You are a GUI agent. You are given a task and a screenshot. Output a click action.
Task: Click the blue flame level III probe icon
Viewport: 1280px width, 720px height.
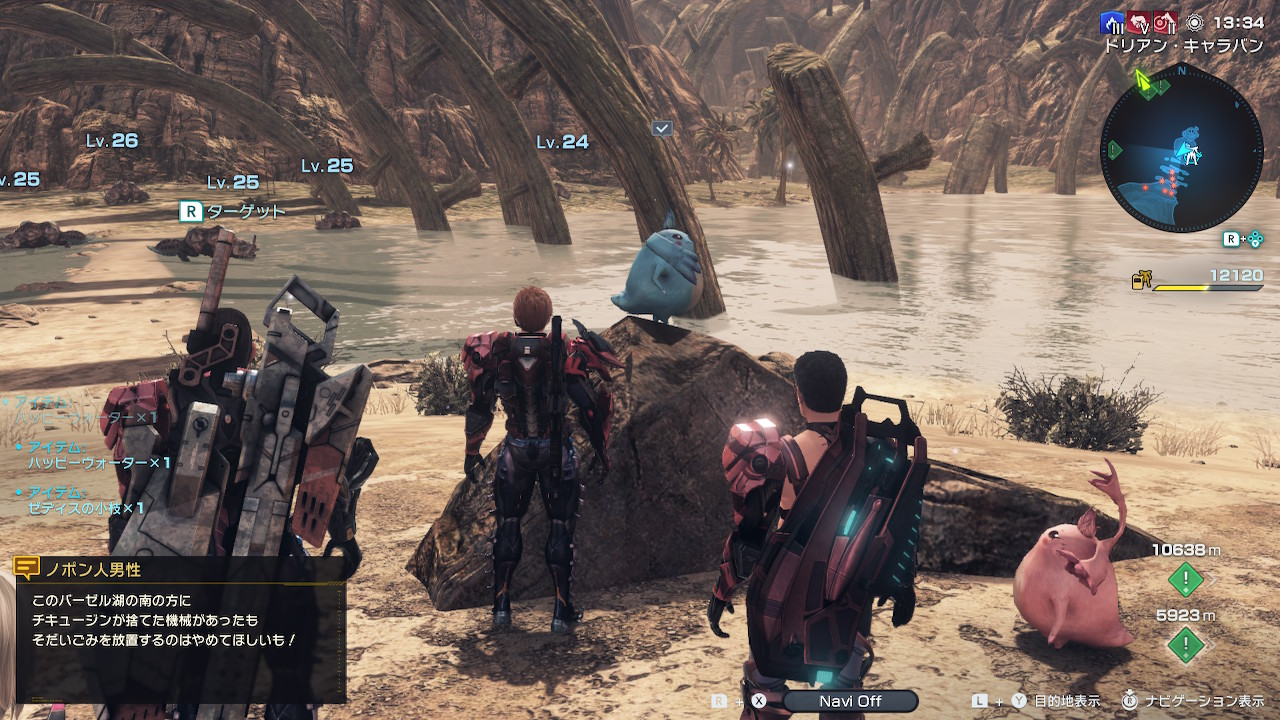pos(1112,22)
